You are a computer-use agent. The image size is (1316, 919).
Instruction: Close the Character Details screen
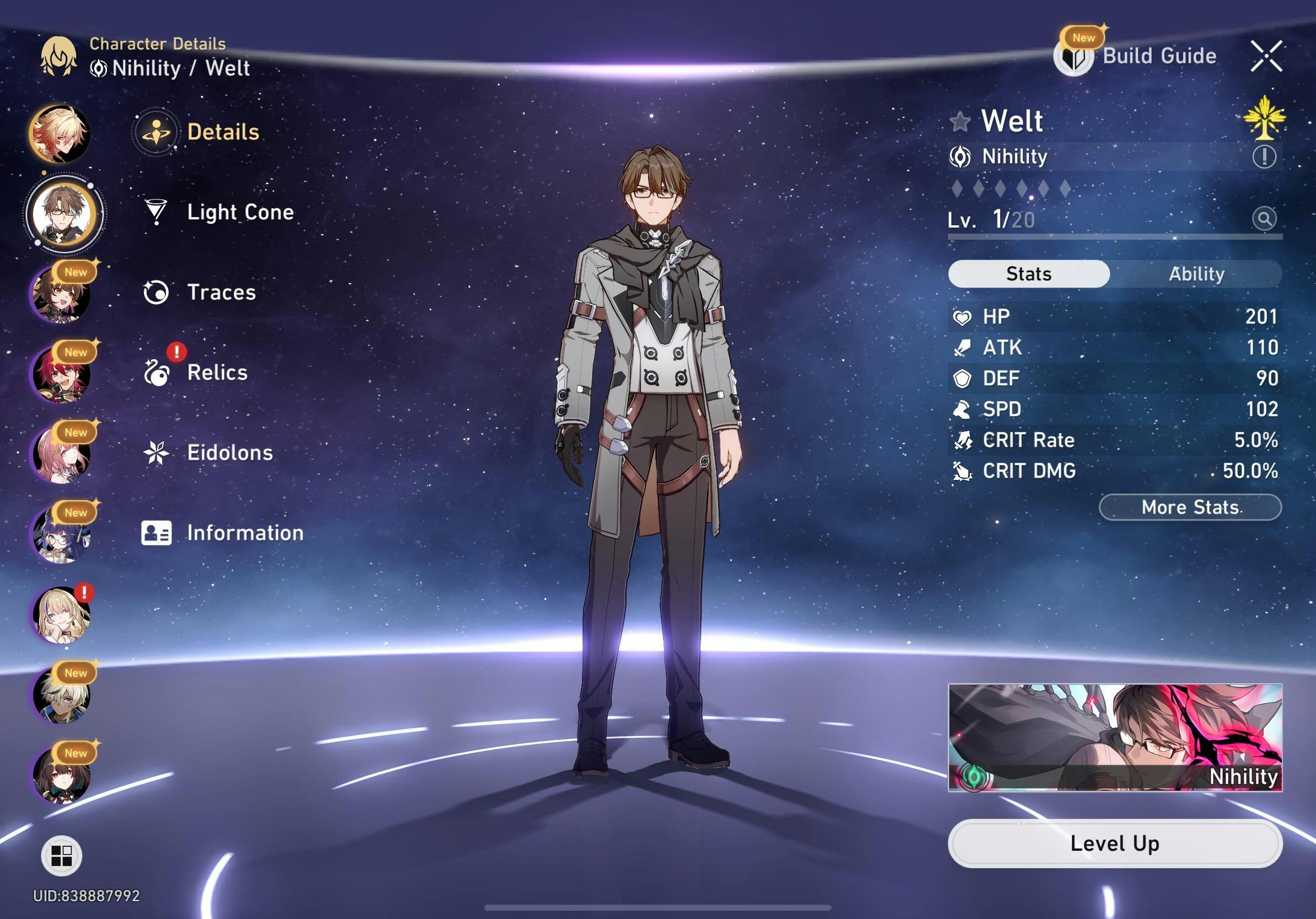(x=1266, y=56)
